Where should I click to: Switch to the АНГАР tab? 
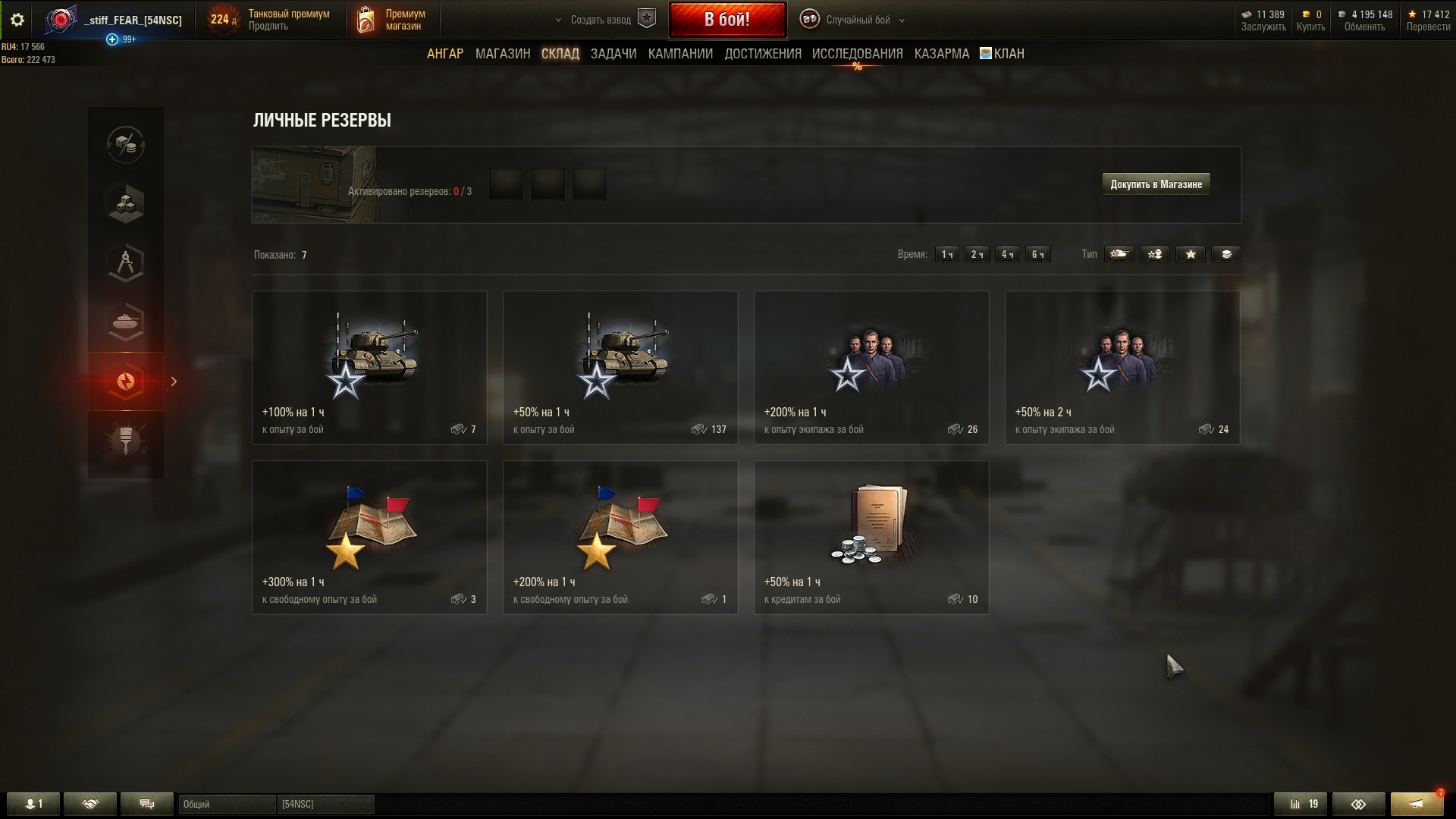[444, 54]
